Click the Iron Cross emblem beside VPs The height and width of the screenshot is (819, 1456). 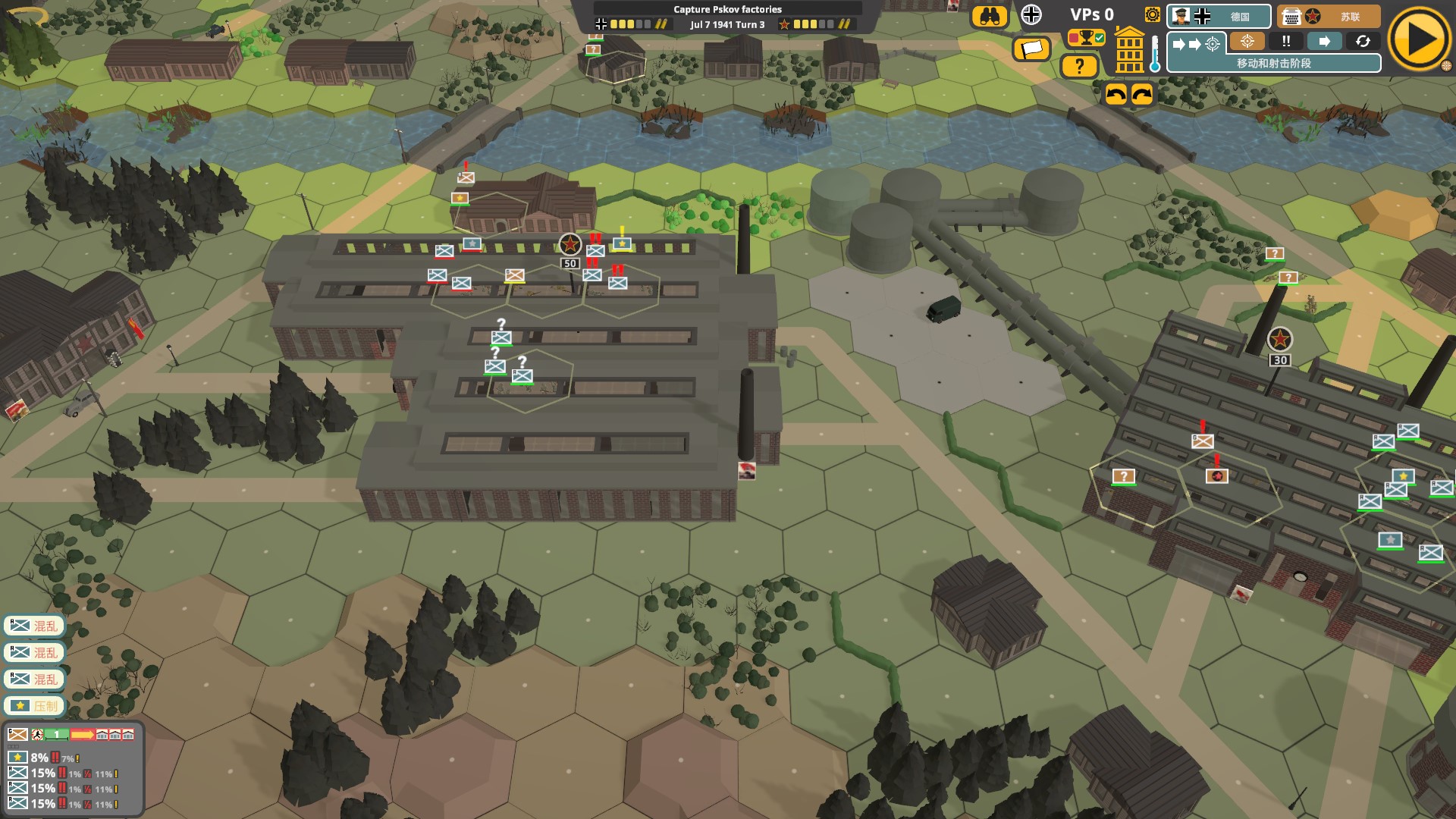pos(1031,14)
